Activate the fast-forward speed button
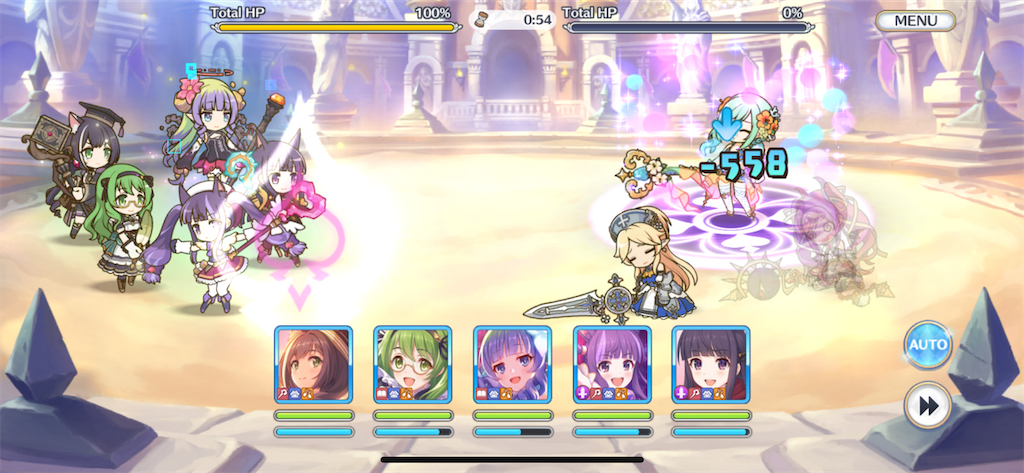Screen dimensions: 1024x473 pyautogui.click(x=928, y=406)
